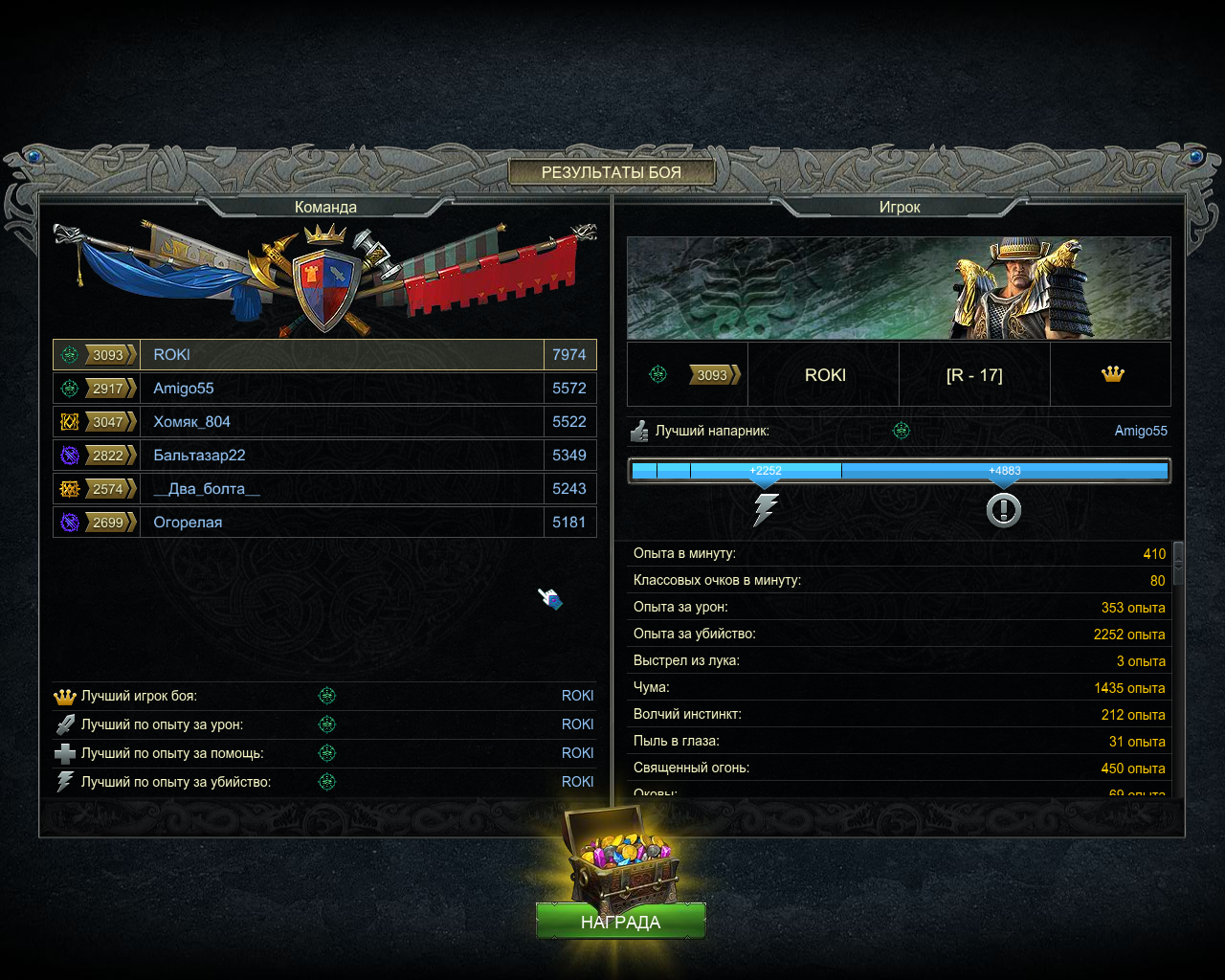This screenshot has width=1225, height=980.
Task: Pick the __Два_болта__ player row
Action: [324, 489]
